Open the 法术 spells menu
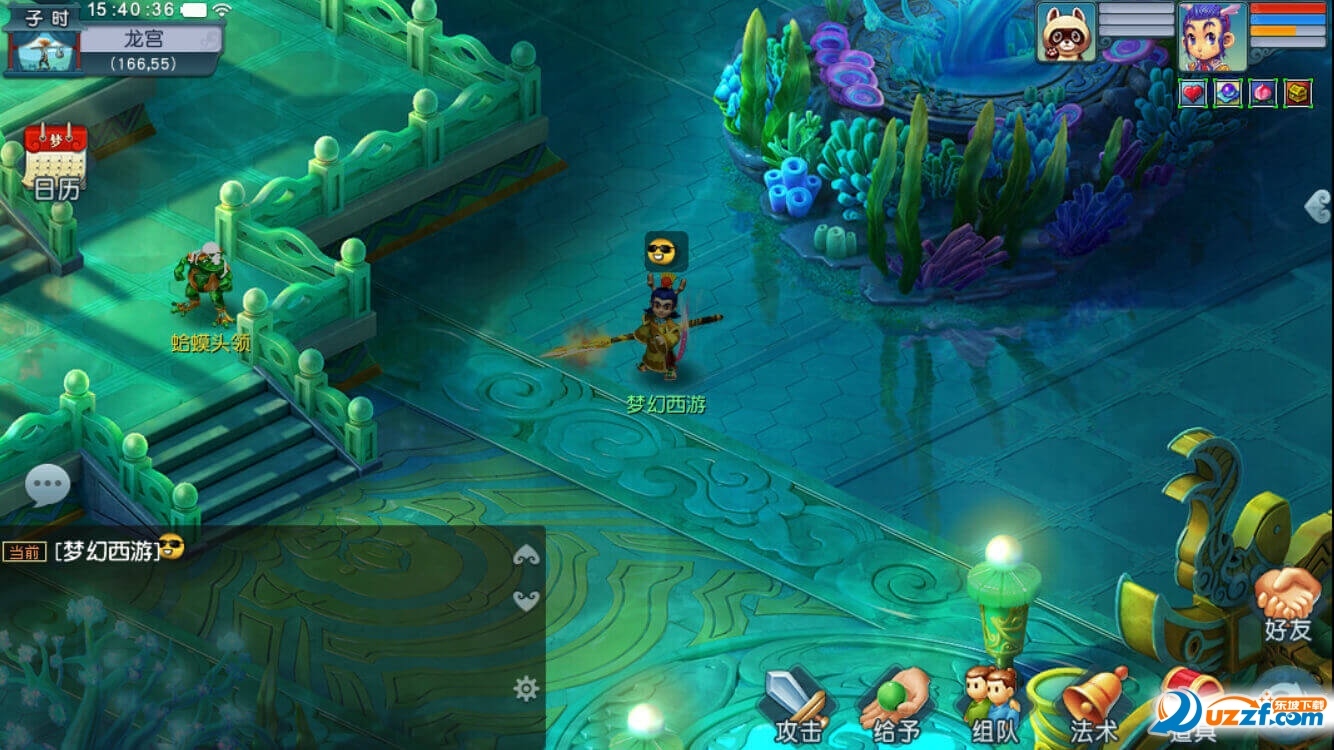 1093,707
